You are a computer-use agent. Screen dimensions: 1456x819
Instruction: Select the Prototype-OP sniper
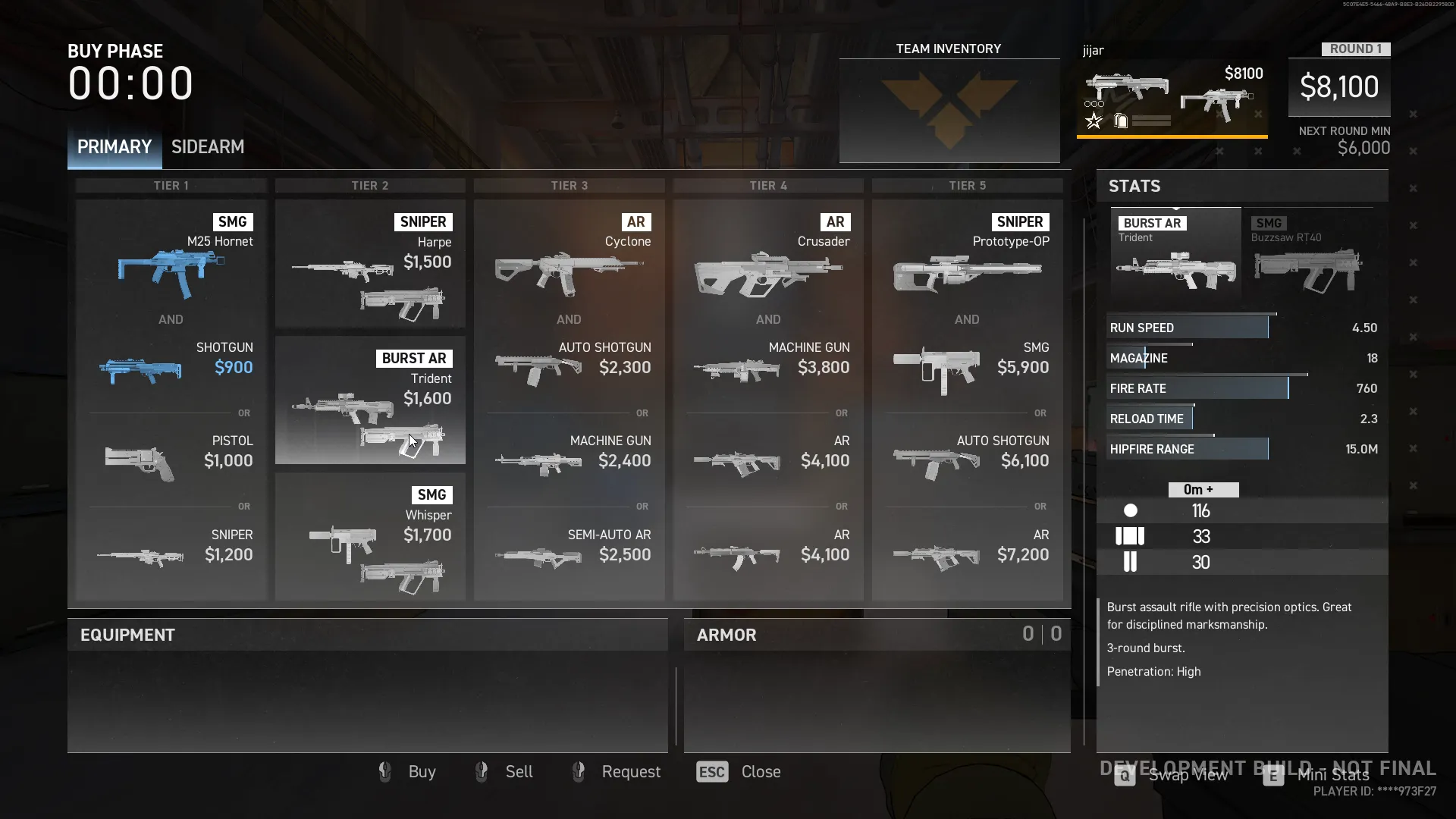(967, 262)
